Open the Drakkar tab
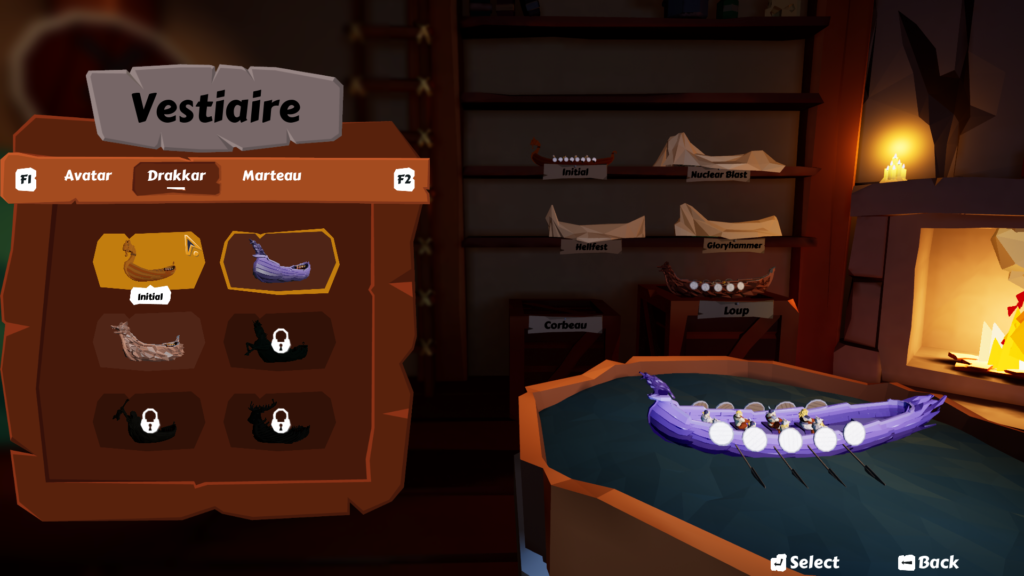Viewport: 1024px width, 576px height. [x=176, y=176]
